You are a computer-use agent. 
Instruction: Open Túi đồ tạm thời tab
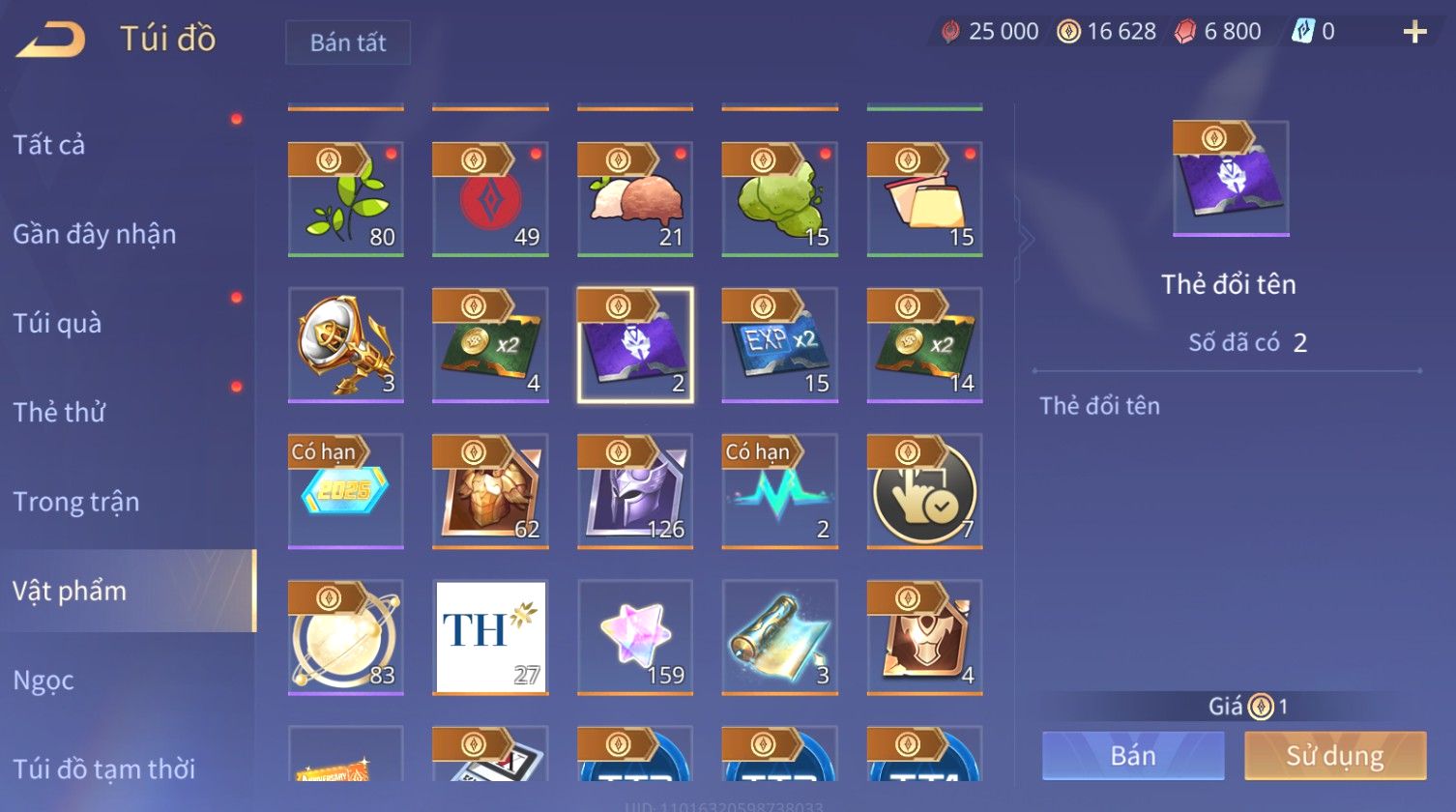point(104,768)
